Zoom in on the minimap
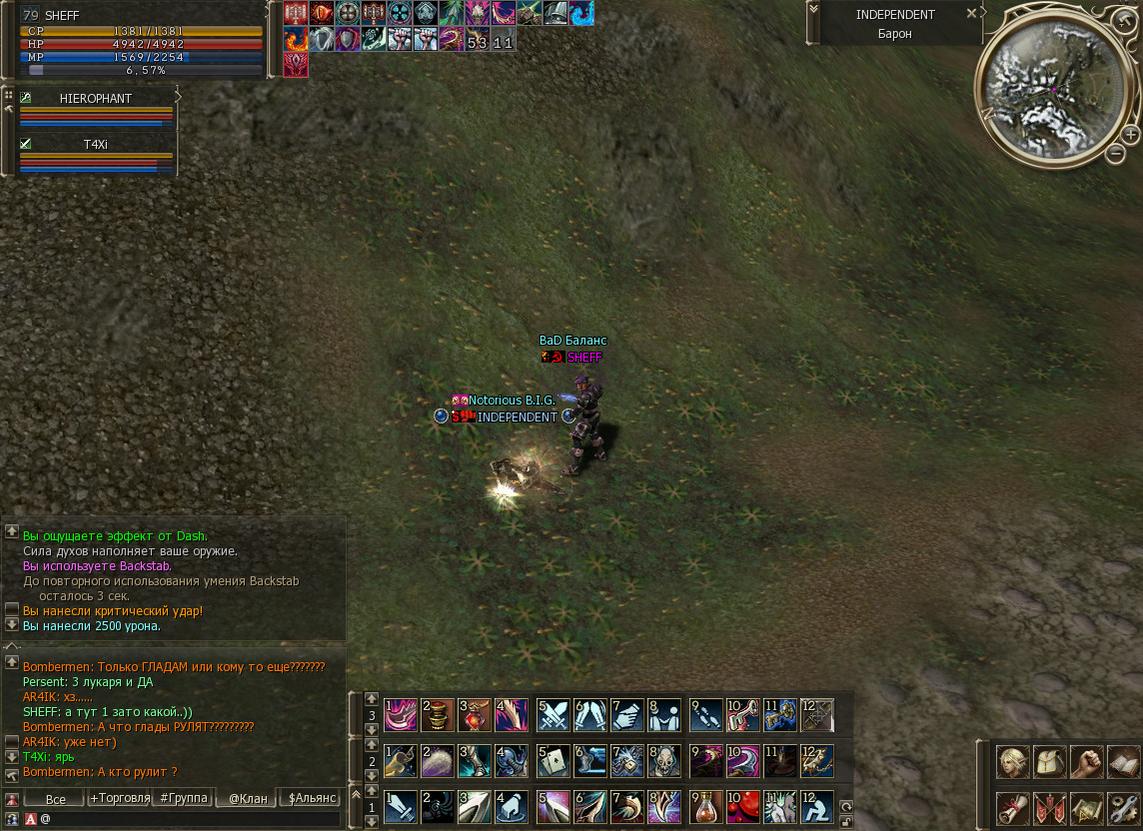The width and height of the screenshot is (1143, 831). click(x=1130, y=134)
